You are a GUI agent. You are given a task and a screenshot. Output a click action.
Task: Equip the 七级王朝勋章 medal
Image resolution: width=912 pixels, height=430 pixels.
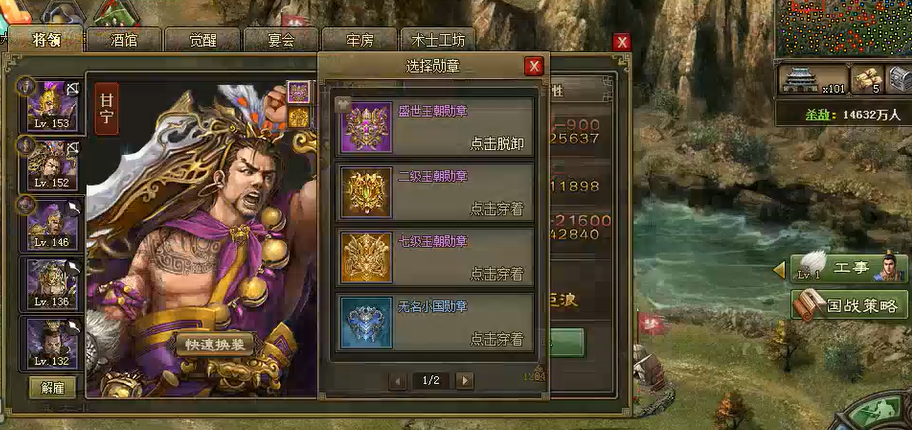click(x=496, y=274)
